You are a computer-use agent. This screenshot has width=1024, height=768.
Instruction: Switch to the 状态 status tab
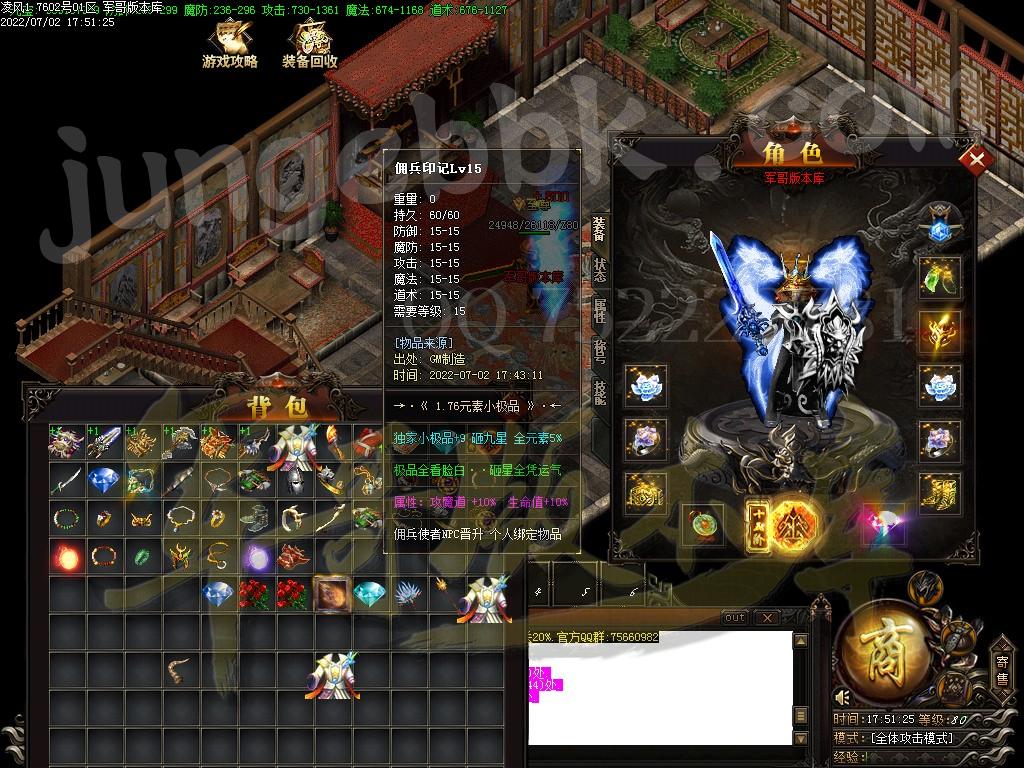coord(600,270)
